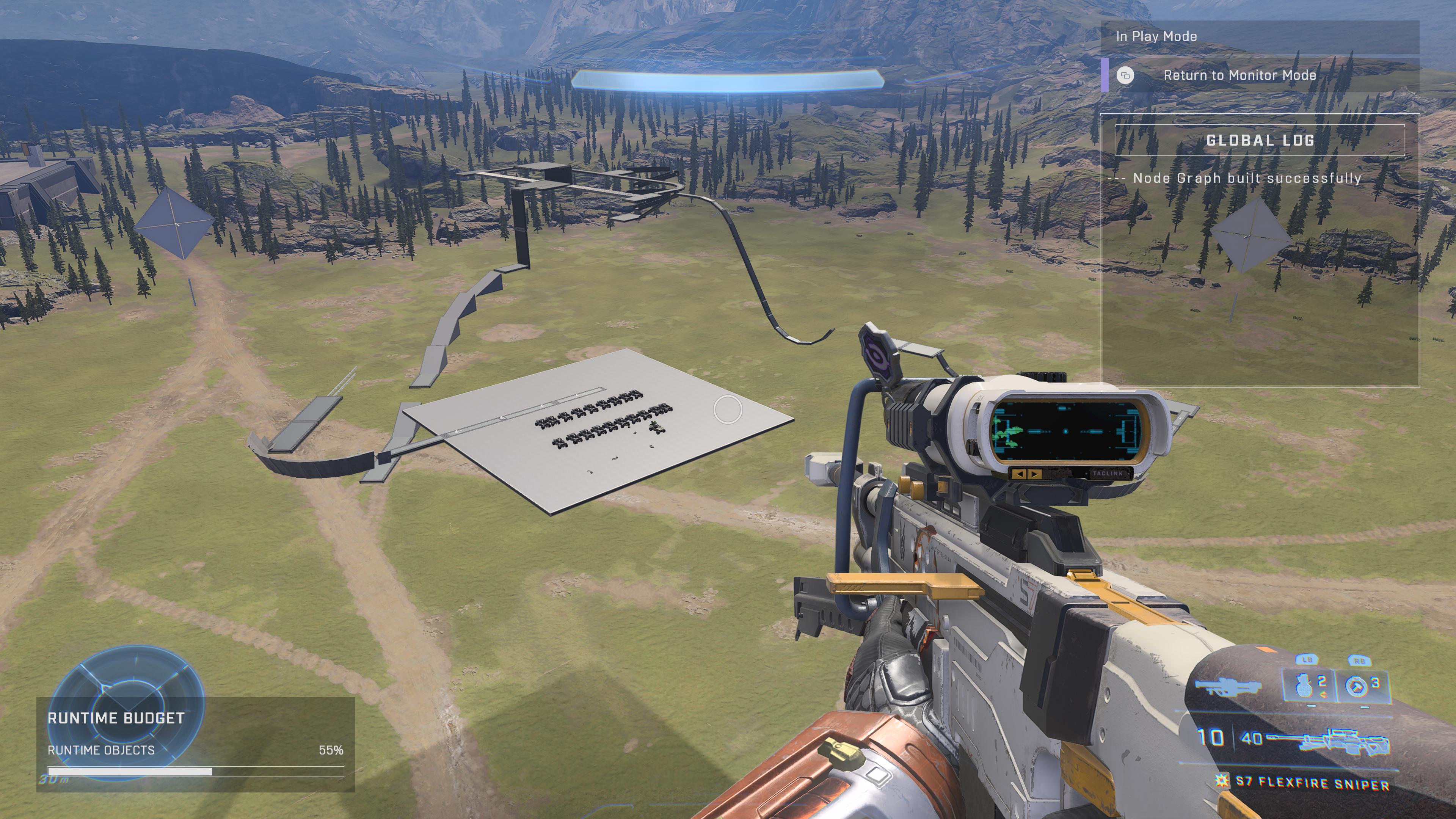Click the Runtime Objects budget bar
Viewport: 1456px width, 819px height.
(x=196, y=772)
